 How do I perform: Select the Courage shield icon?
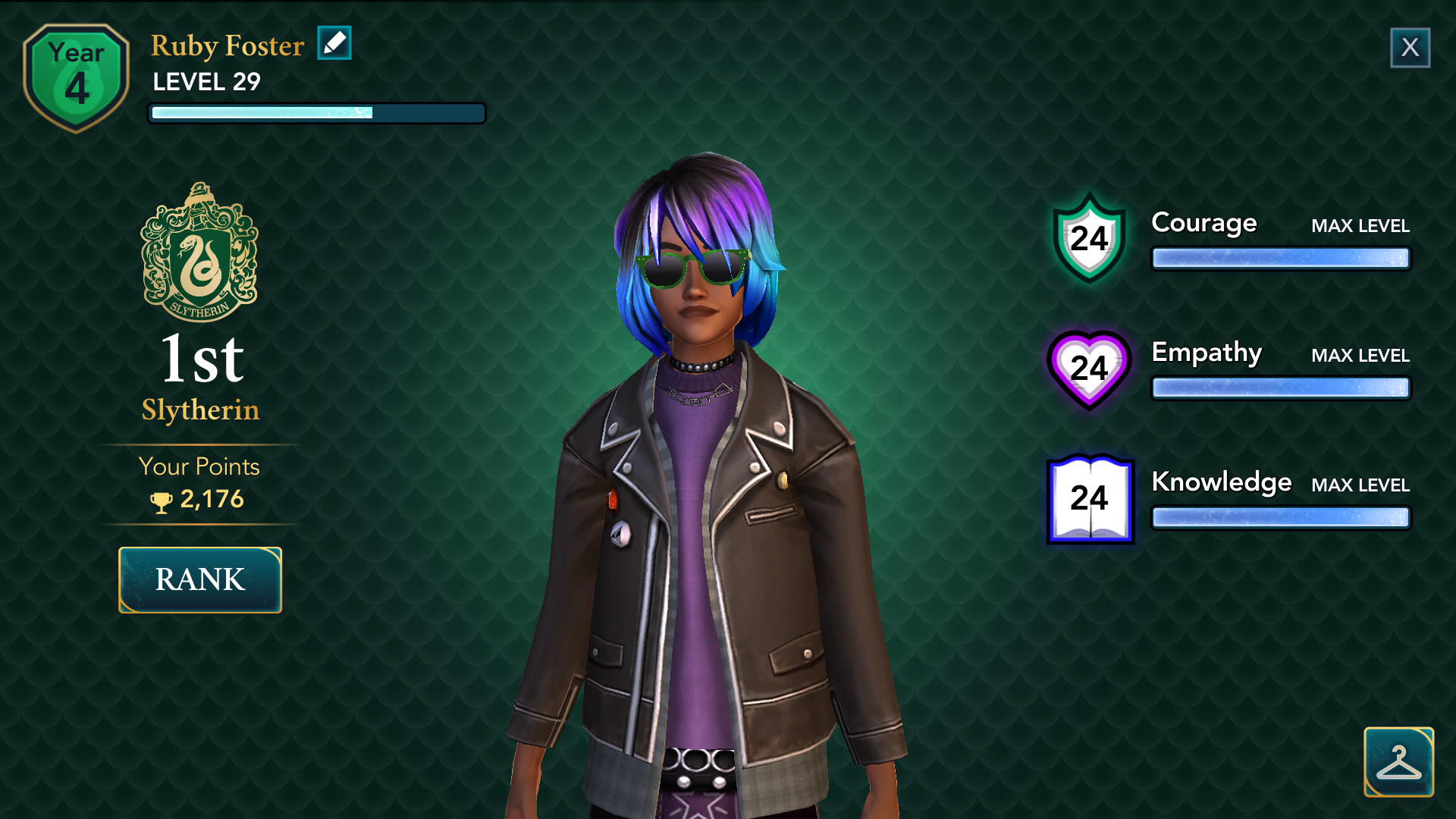click(x=1089, y=239)
